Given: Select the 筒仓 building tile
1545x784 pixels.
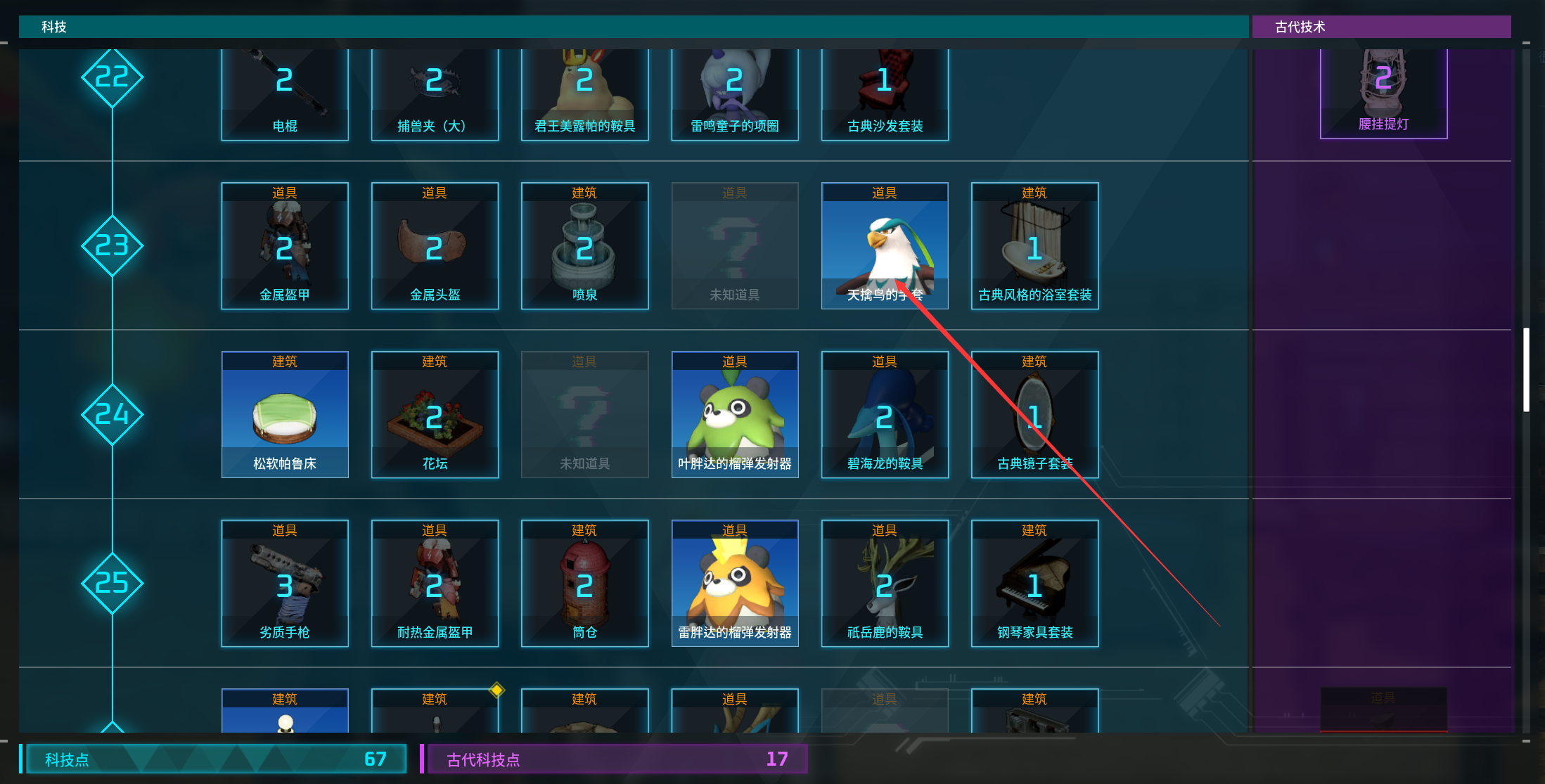Looking at the screenshot, I should [x=584, y=584].
